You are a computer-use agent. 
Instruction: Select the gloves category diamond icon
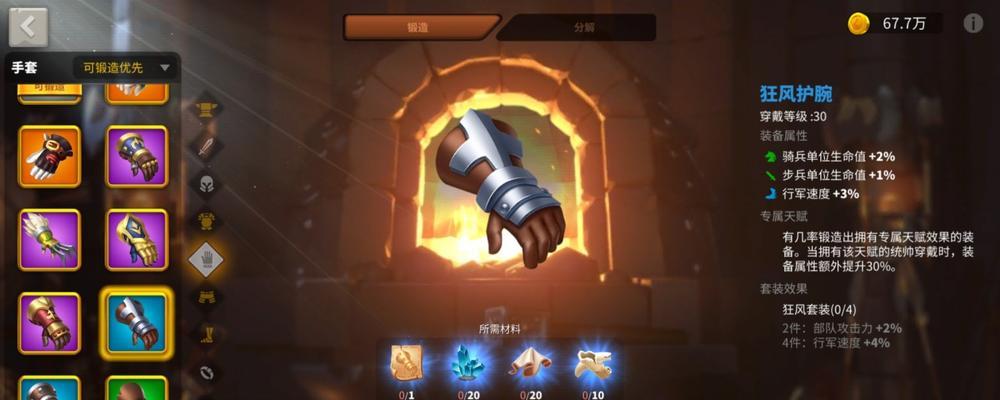click(x=206, y=259)
